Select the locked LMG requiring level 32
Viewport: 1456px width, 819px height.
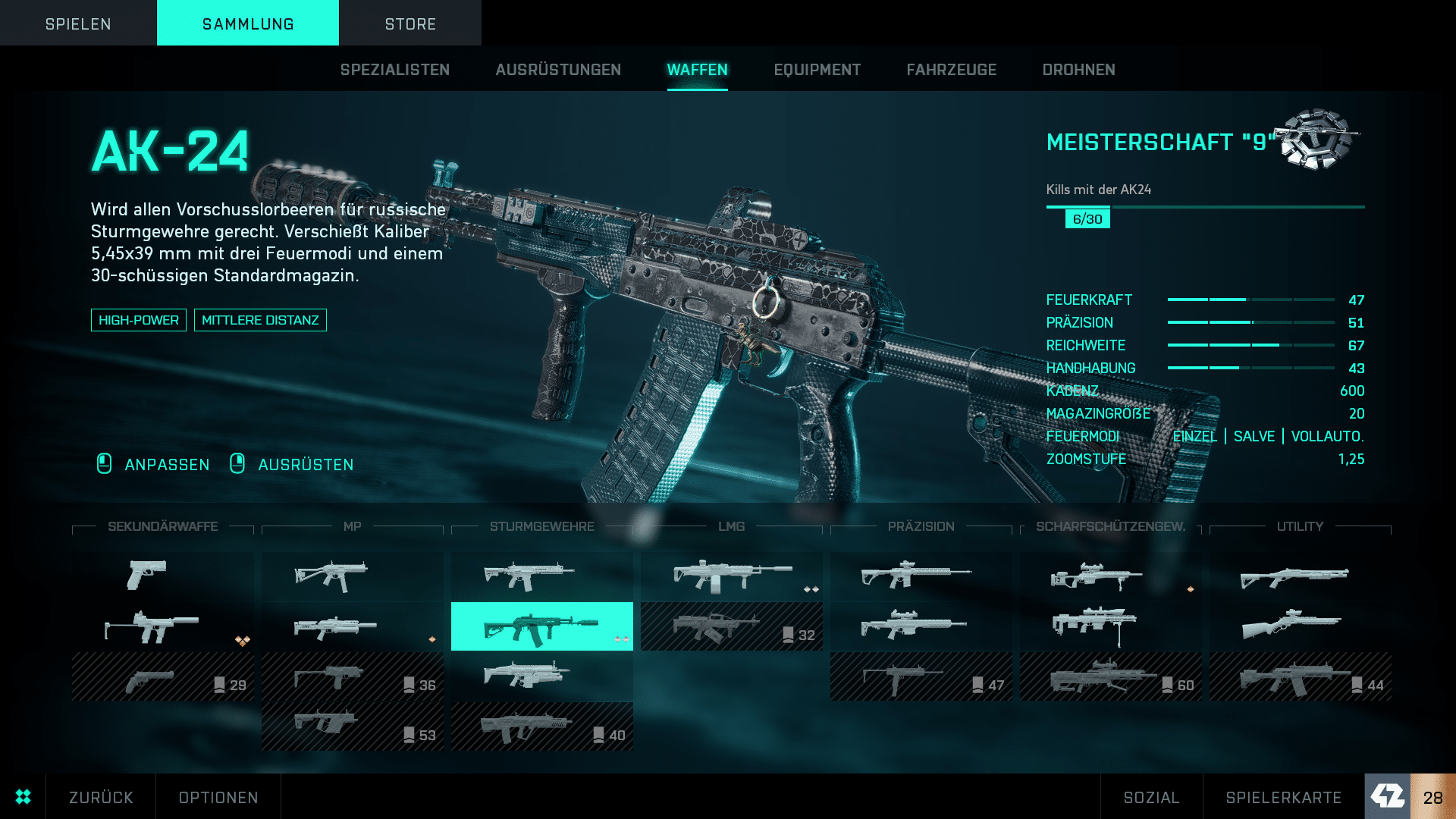point(731,626)
